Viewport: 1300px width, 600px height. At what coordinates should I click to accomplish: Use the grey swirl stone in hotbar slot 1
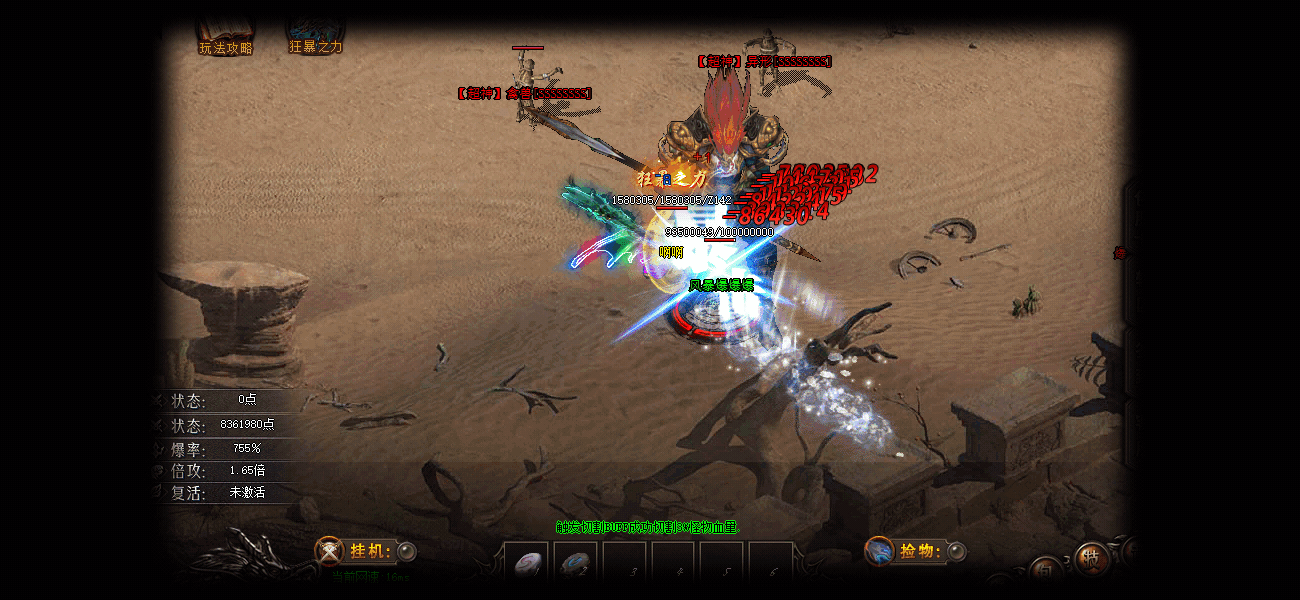tap(526, 565)
